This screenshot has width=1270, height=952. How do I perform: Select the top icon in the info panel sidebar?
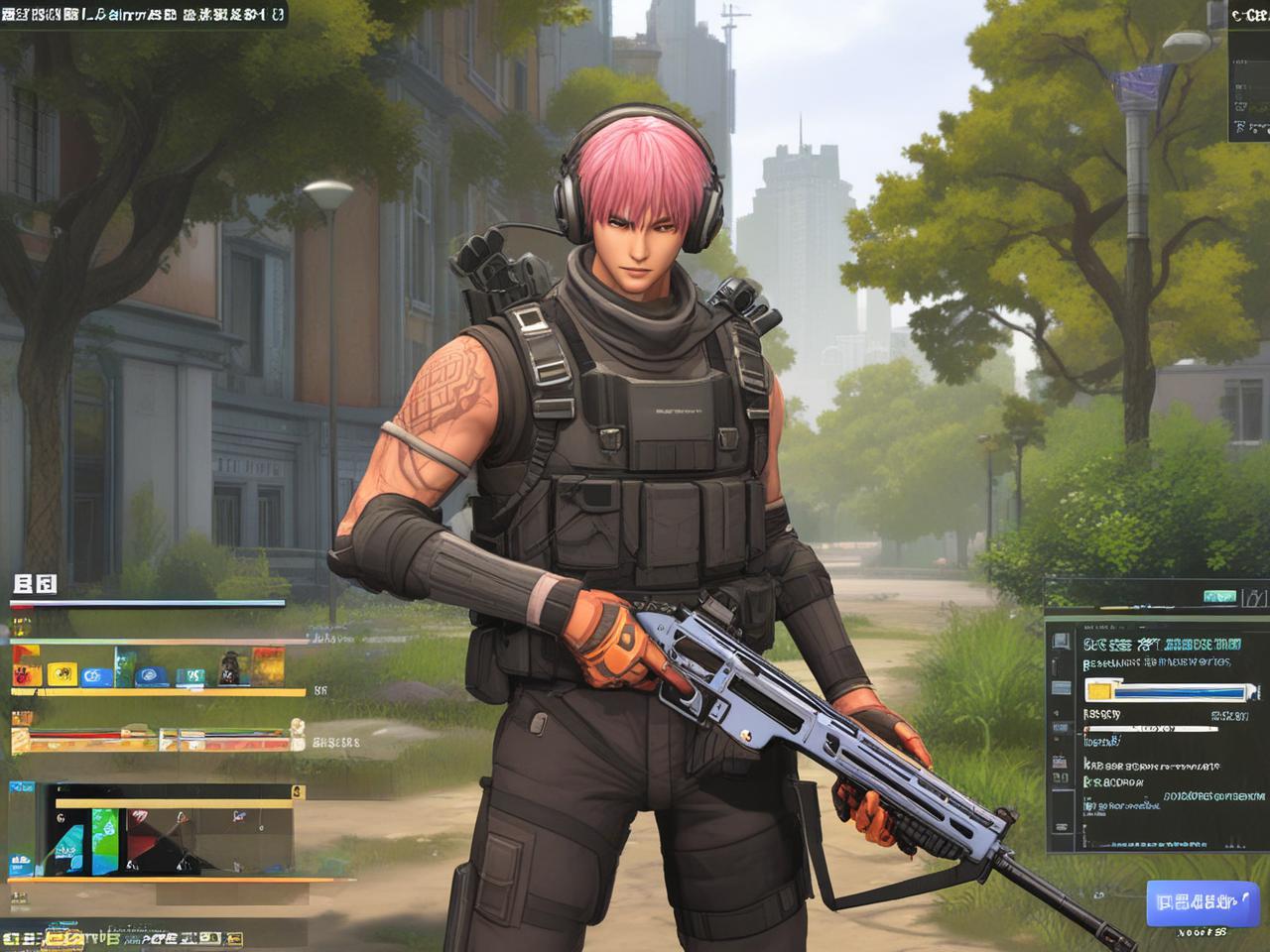(x=1061, y=642)
